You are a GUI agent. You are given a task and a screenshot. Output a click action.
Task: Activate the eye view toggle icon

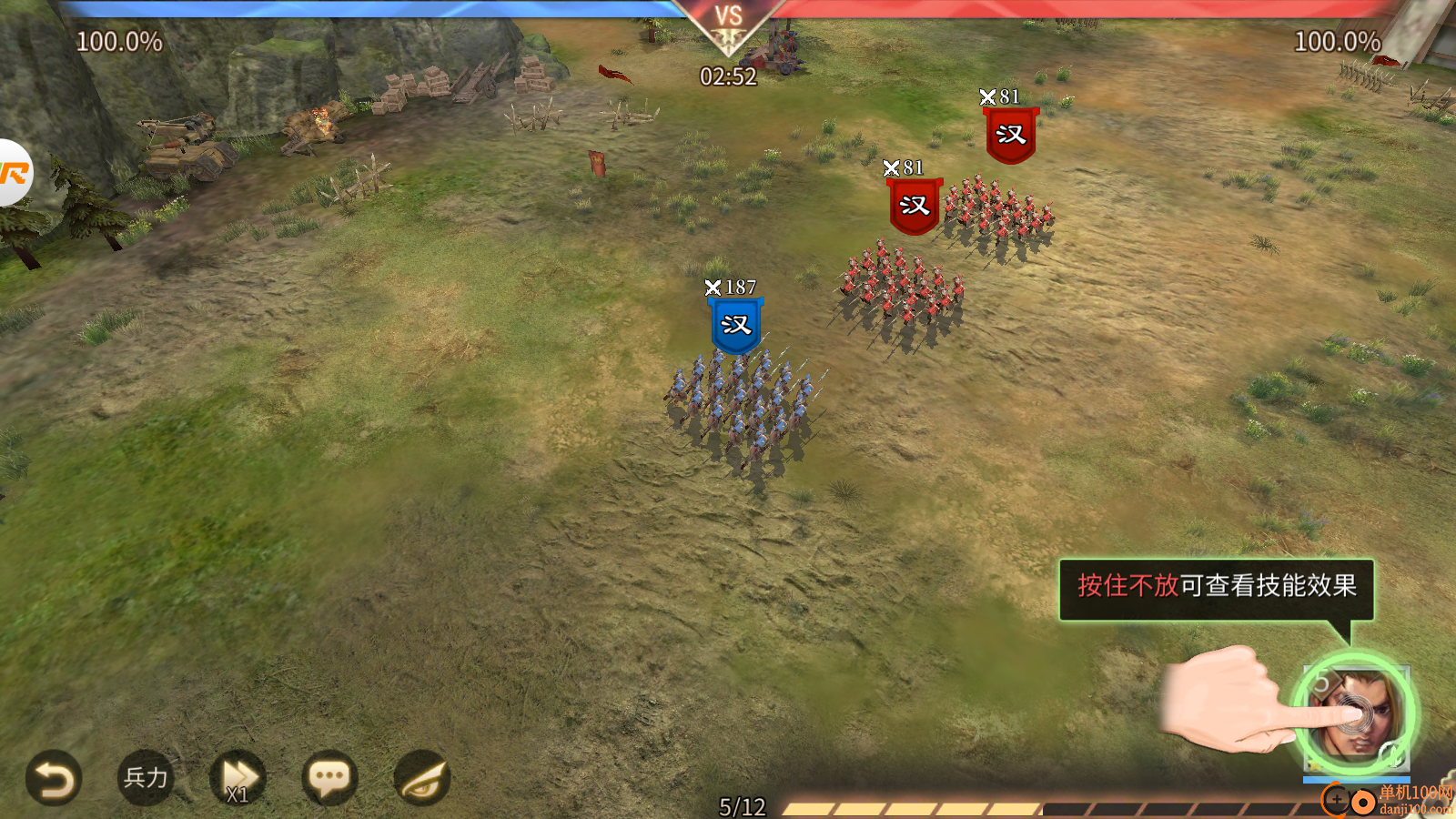click(x=421, y=779)
